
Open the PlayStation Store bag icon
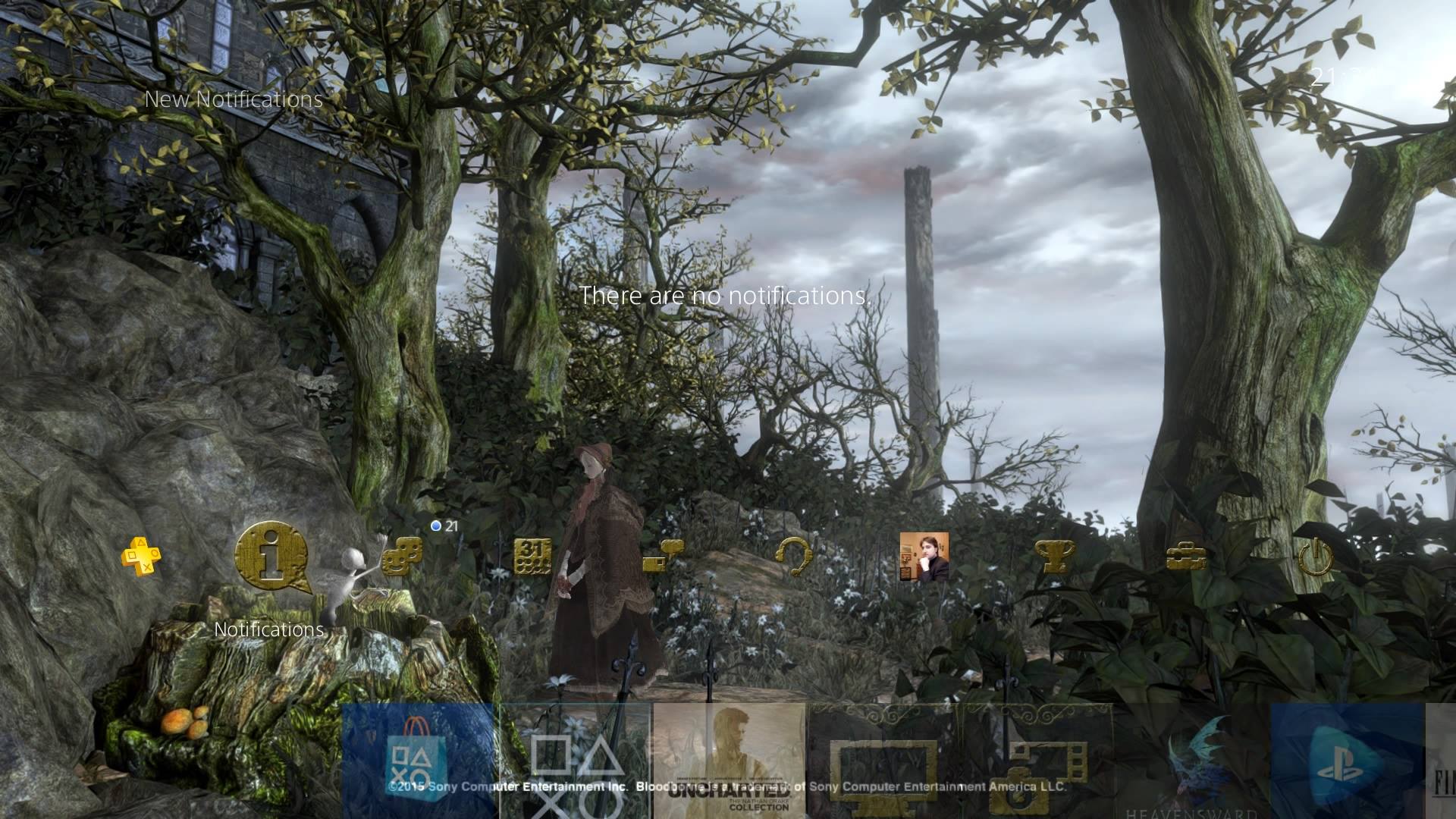(413, 766)
